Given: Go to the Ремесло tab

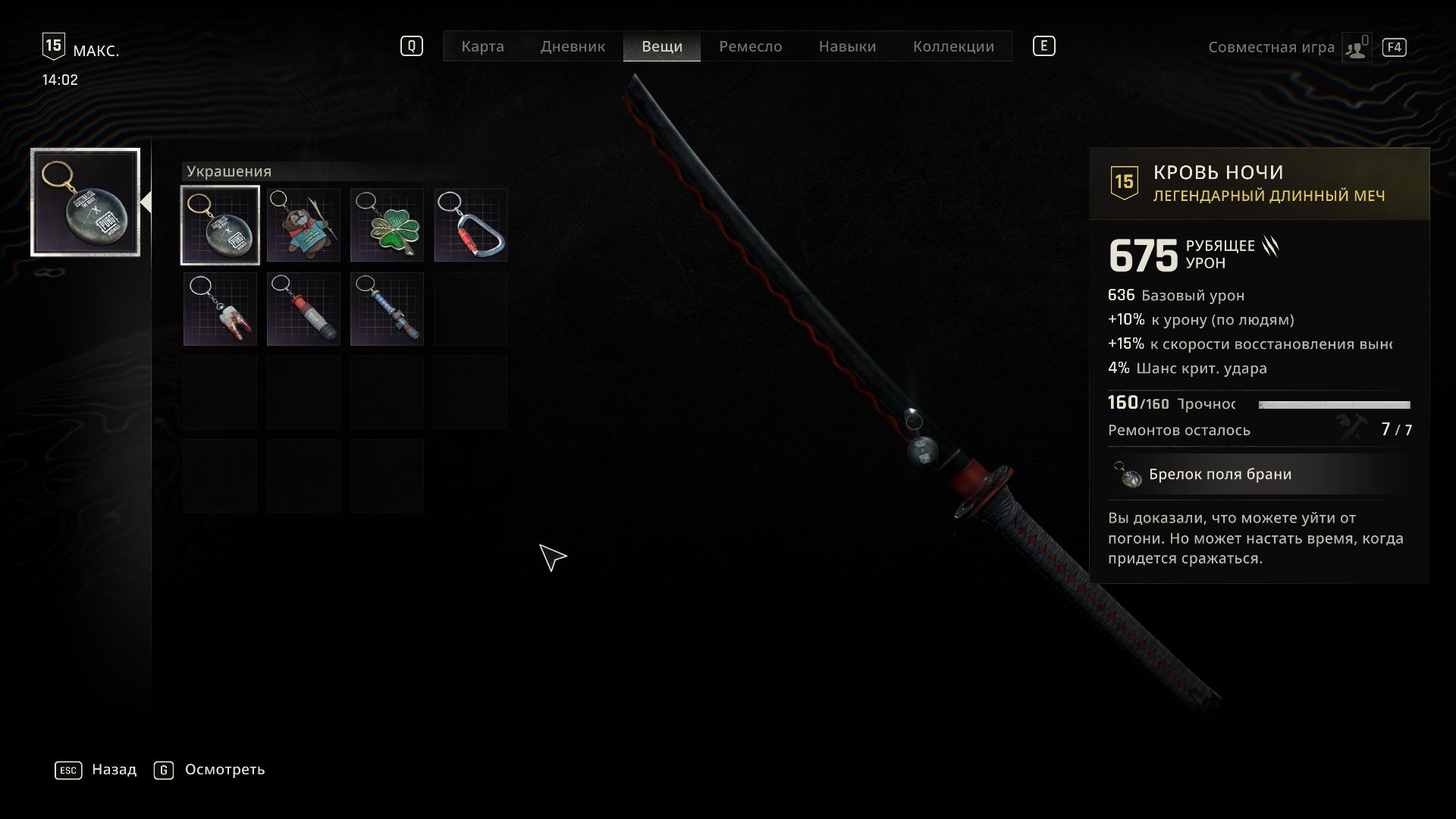Looking at the screenshot, I should pyautogui.click(x=750, y=46).
